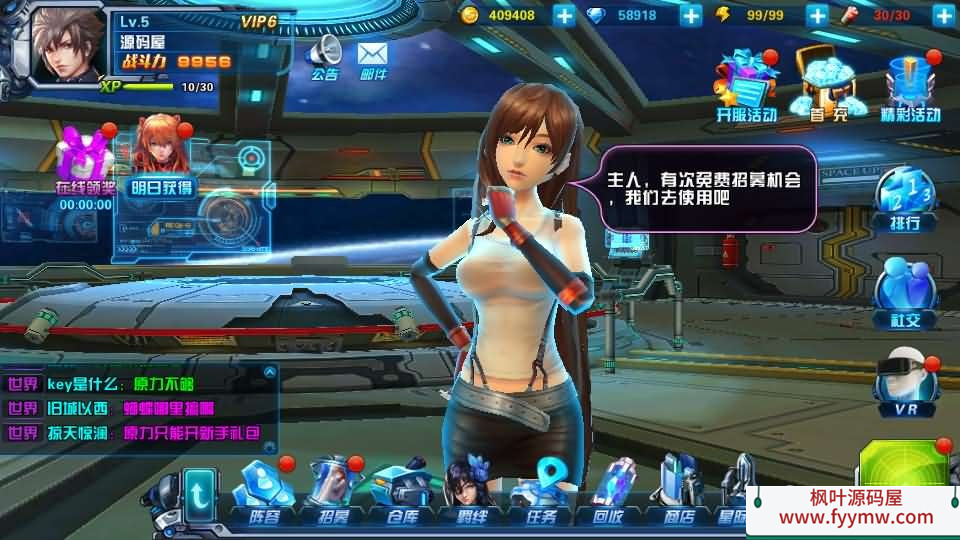Add more diamonds with the plus button
Viewport: 960px width, 540px height.
pos(691,15)
